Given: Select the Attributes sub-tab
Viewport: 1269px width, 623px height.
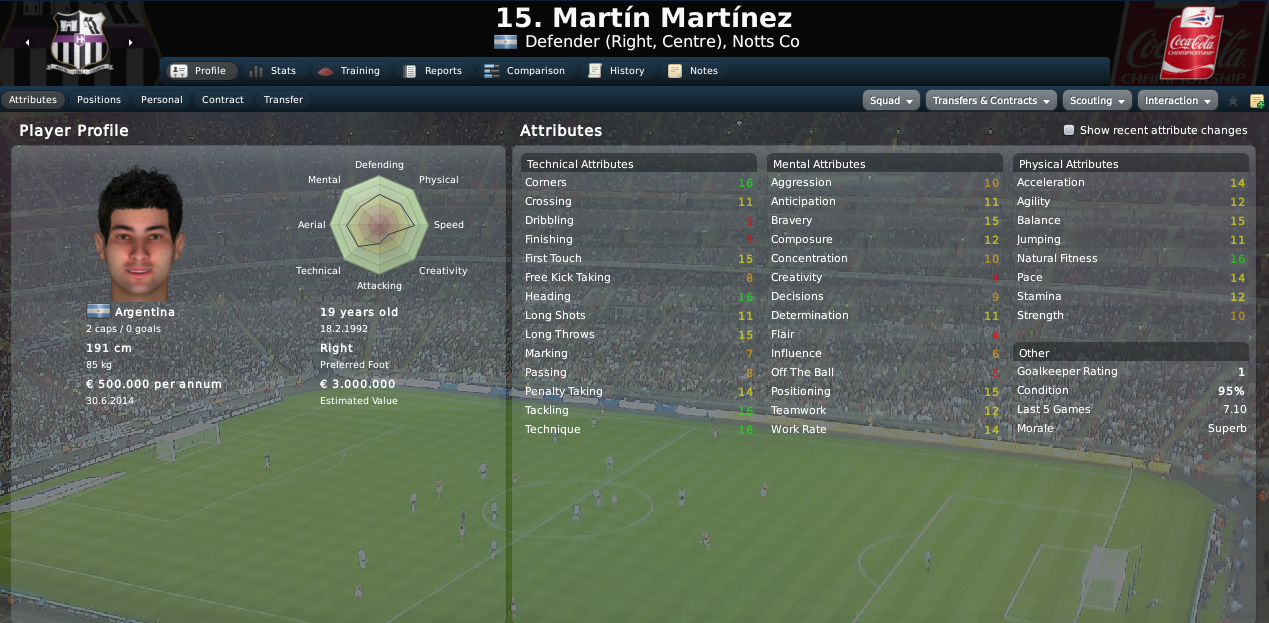Looking at the screenshot, I should (x=33, y=100).
